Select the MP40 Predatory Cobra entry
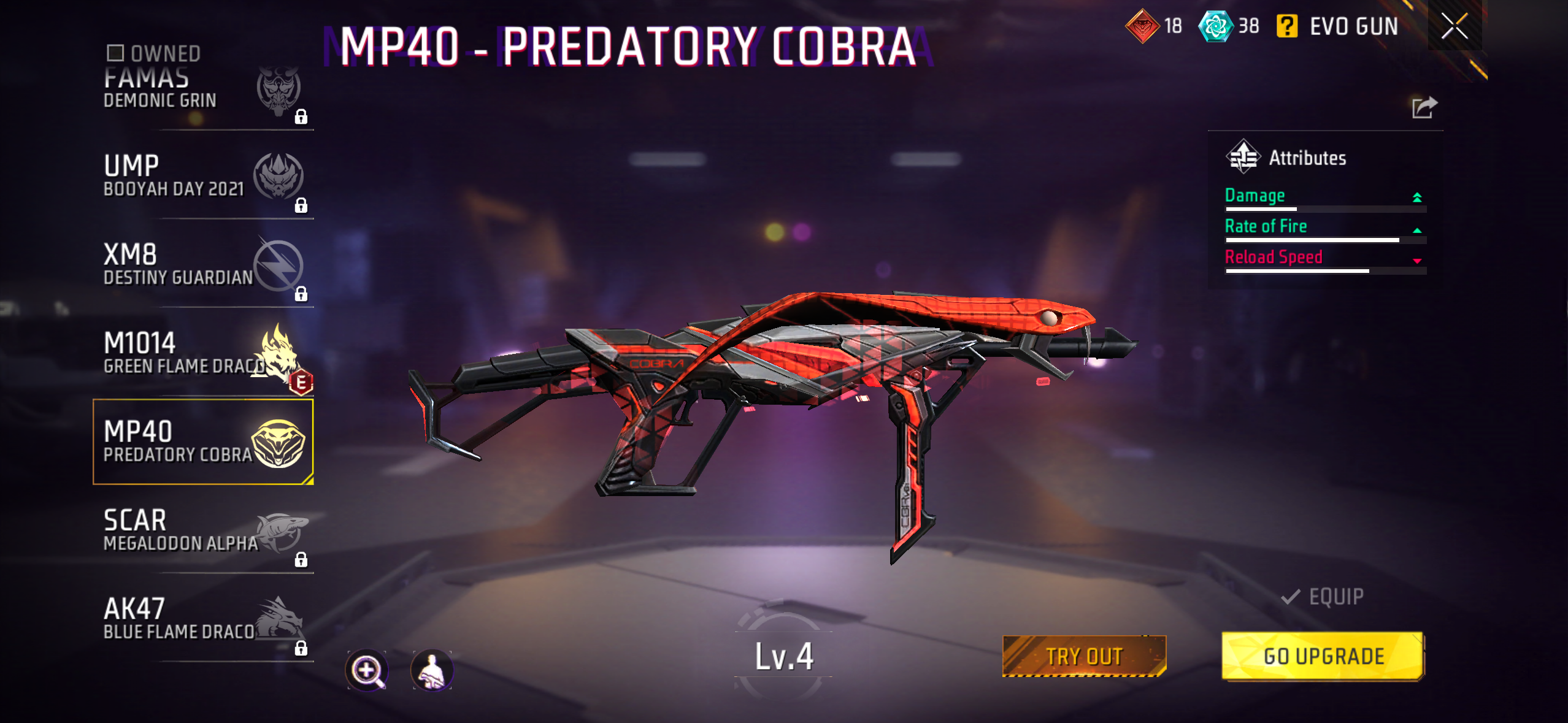This screenshot has width=1568, height=723. point(202,442)
